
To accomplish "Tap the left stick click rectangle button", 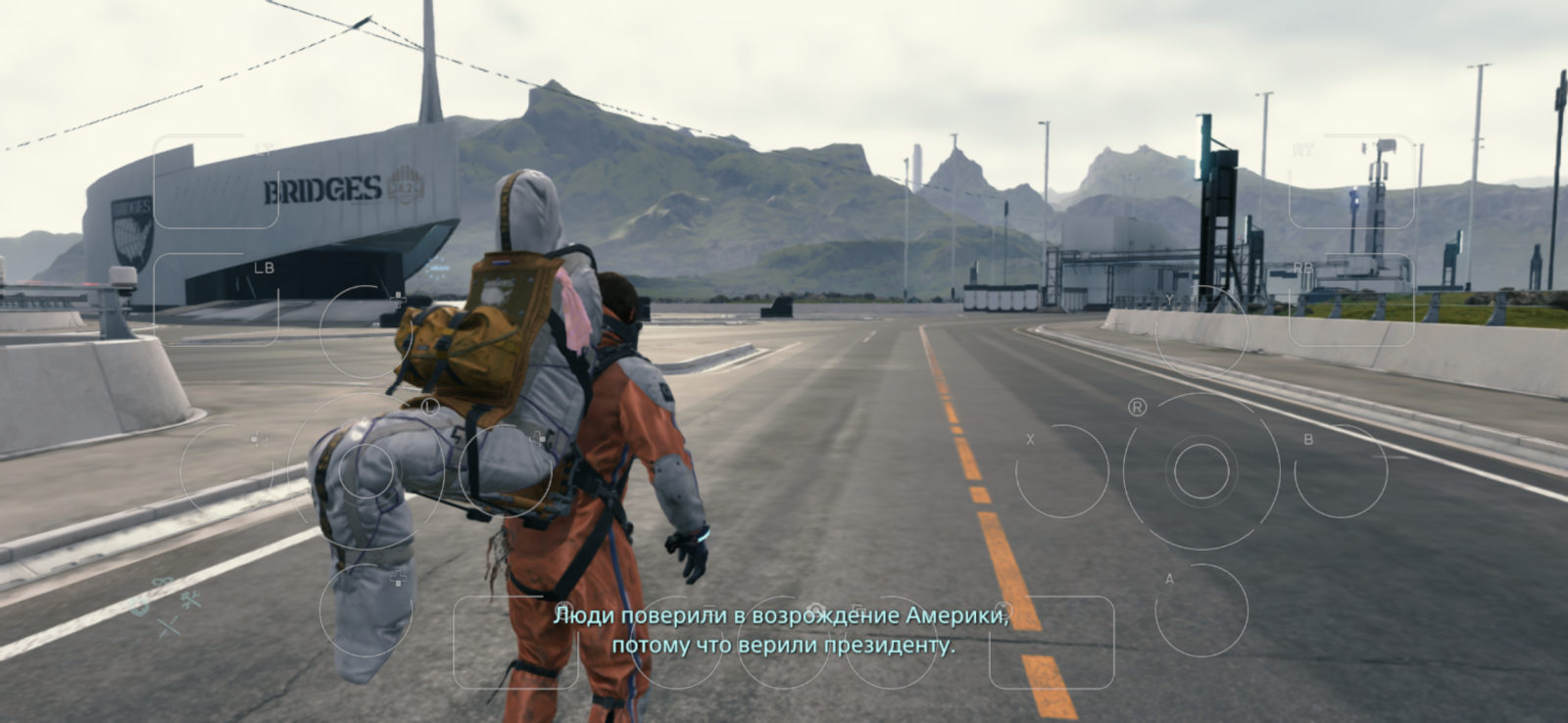I will point(515,642).
